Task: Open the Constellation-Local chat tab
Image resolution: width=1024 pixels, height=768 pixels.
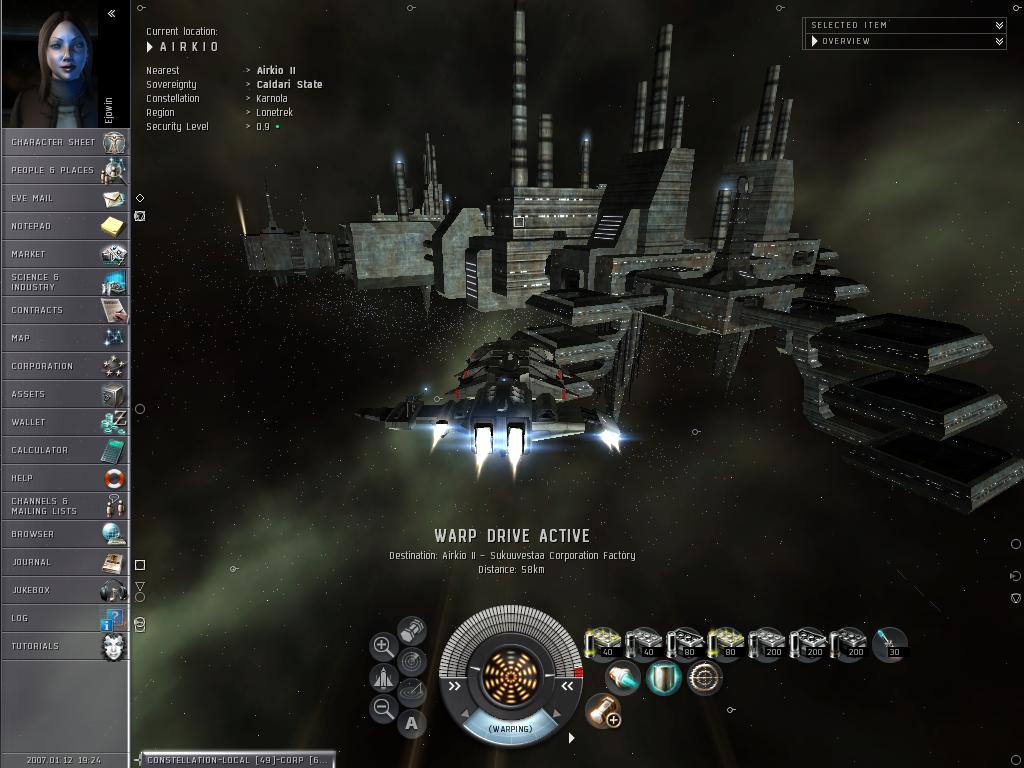Action: coord(234,760)
